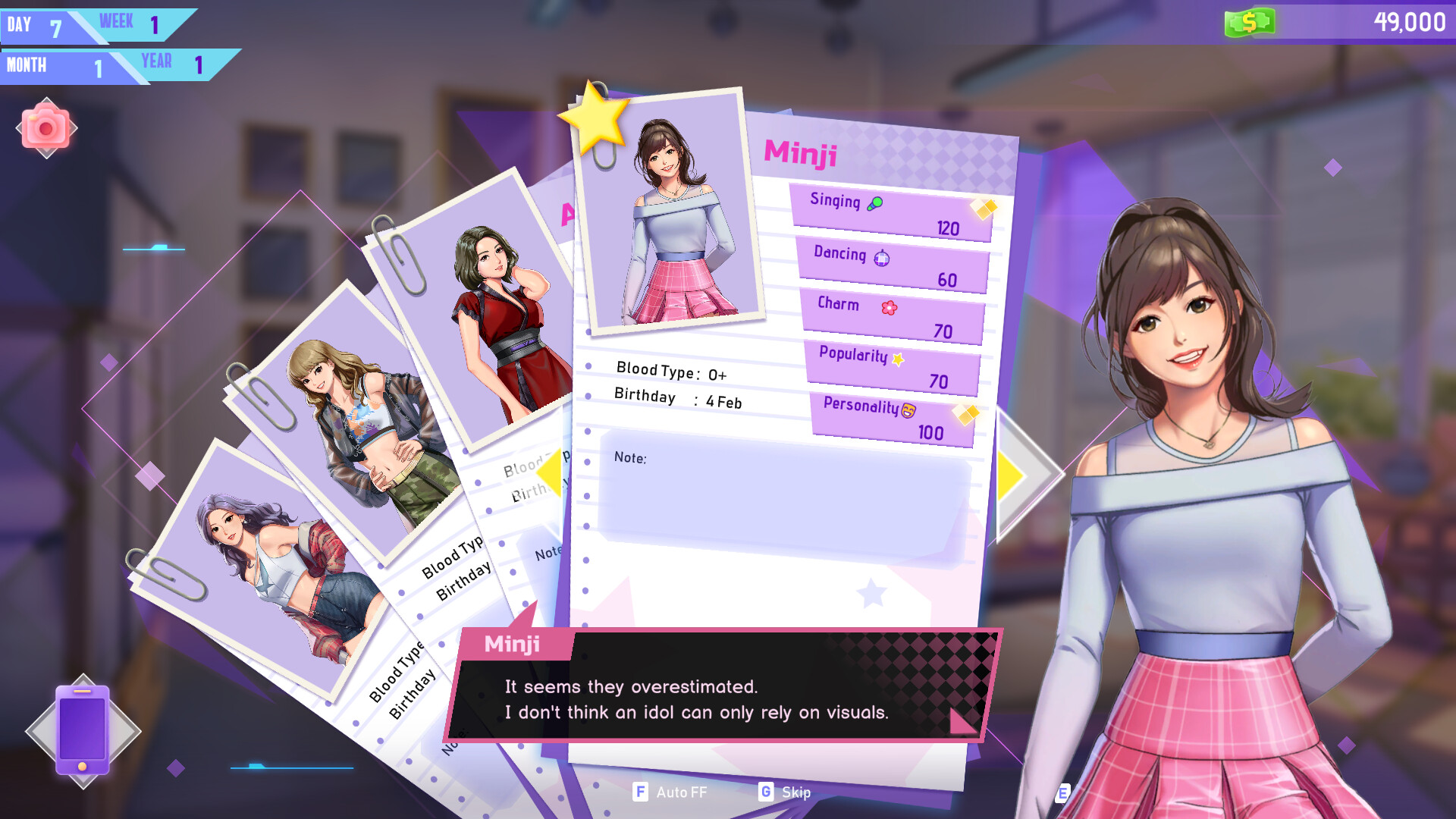Click the gold badge next to Singing stat
Viewport: 1456px width, 819px height.
click(984, 206)
